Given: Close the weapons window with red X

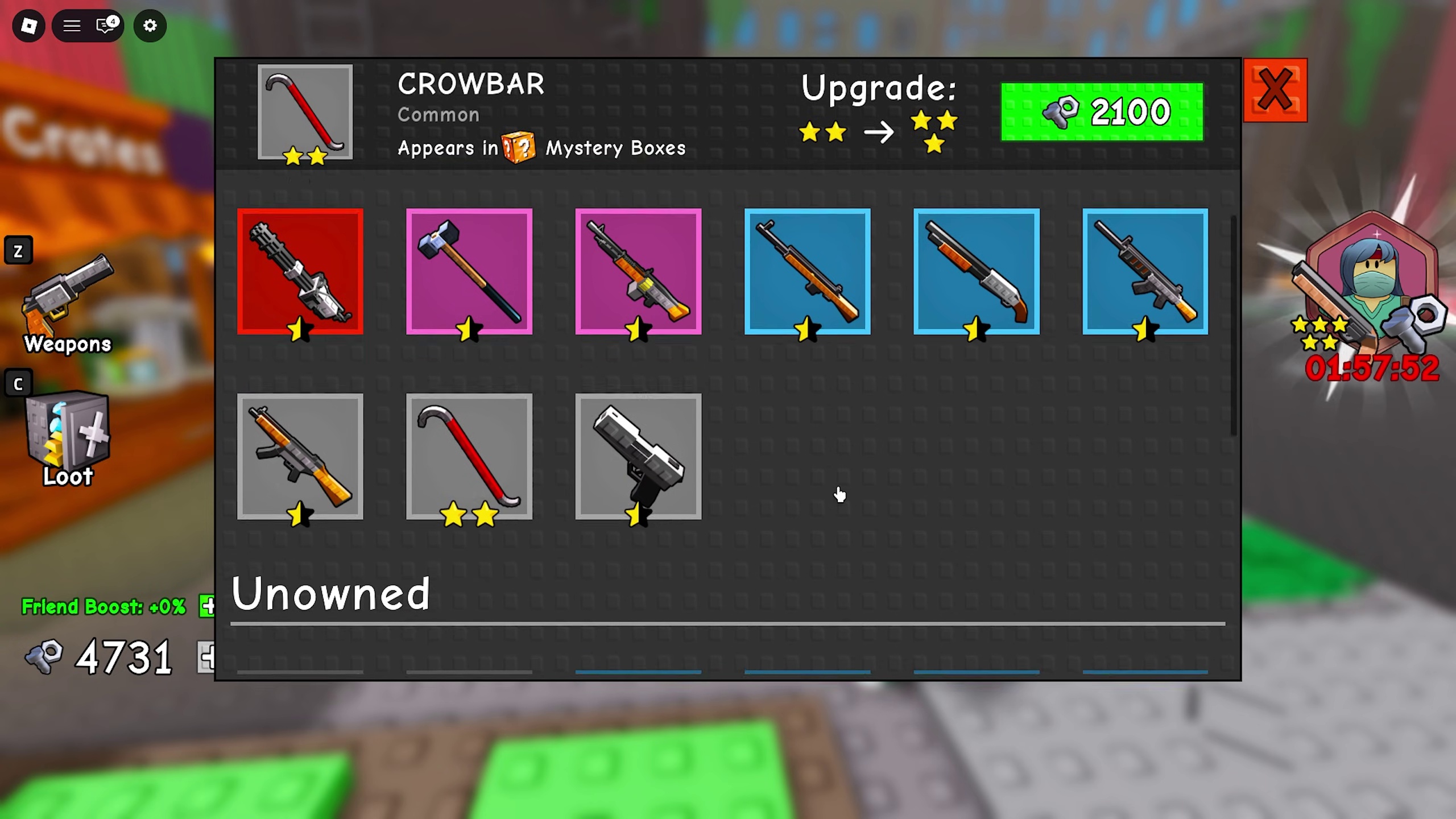Looking at the screenshot, I should click(1275, 90).
